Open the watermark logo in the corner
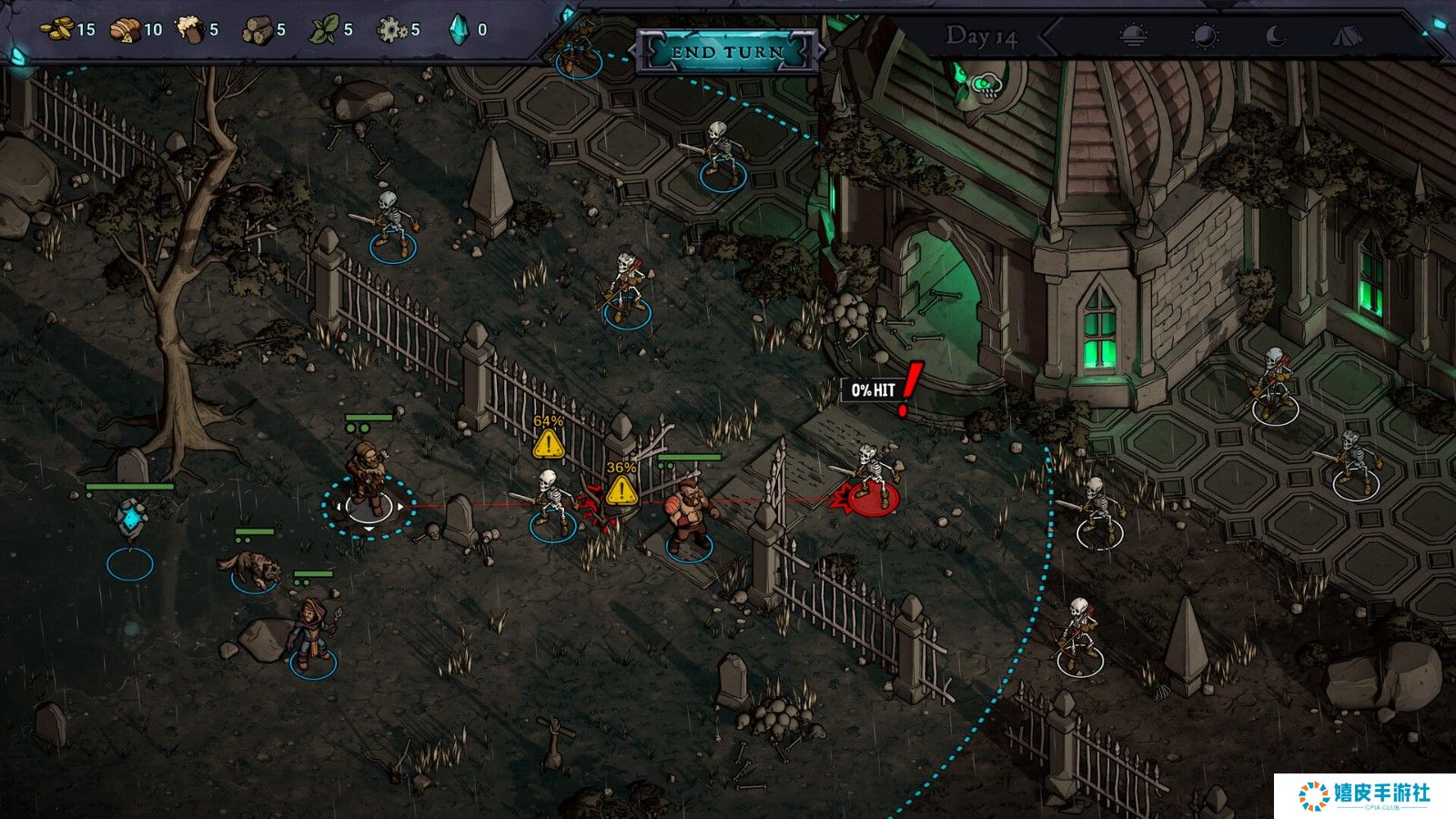This screenshot has height=819, width=1456. (1364, 795)
